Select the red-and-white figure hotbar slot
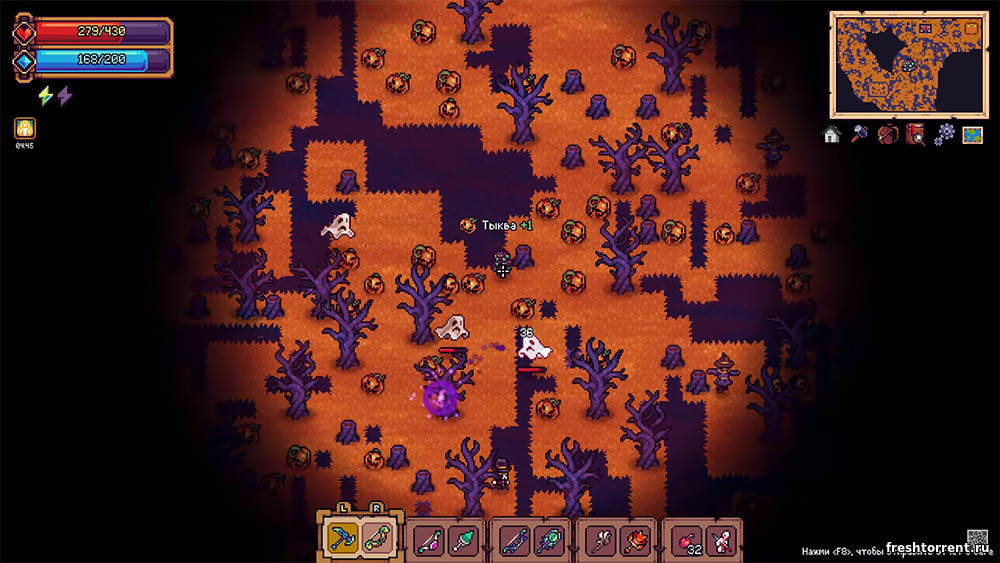The image size is (1000, 563). [x=721, y=541]
